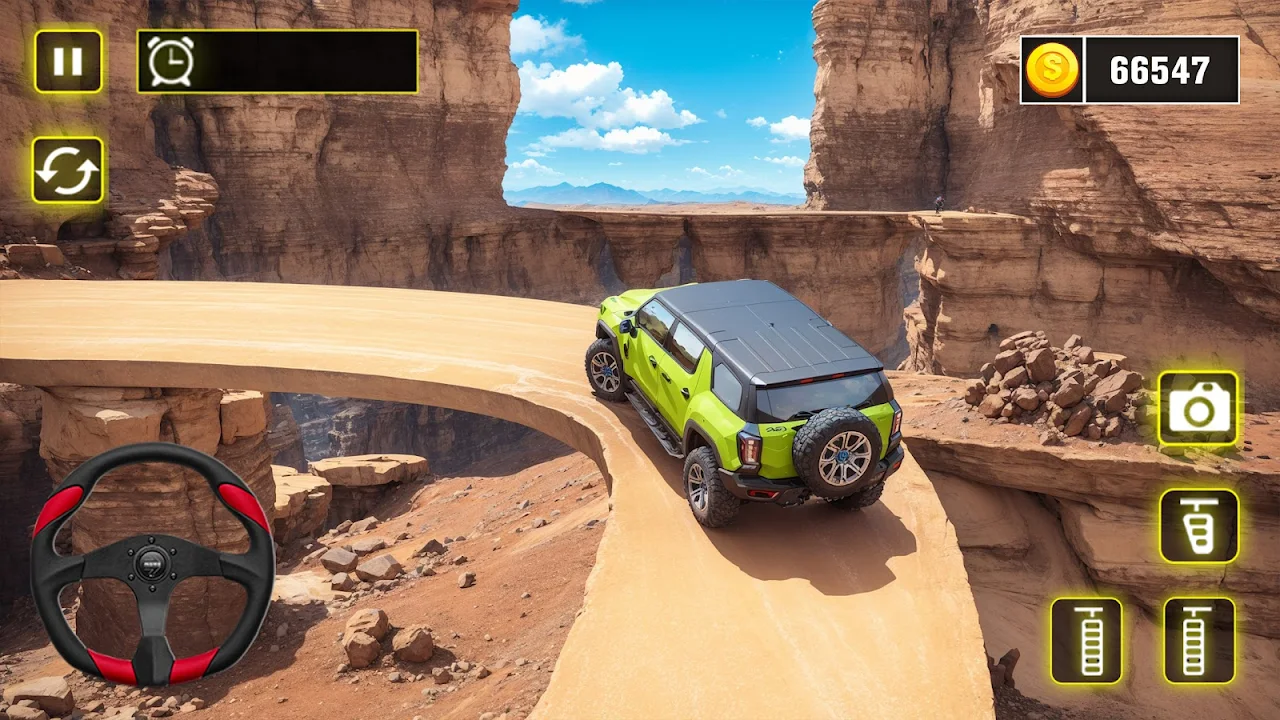Switch camera view with the camera icon
Viewport: 1280px width, 720px height.
(1198, 408)
